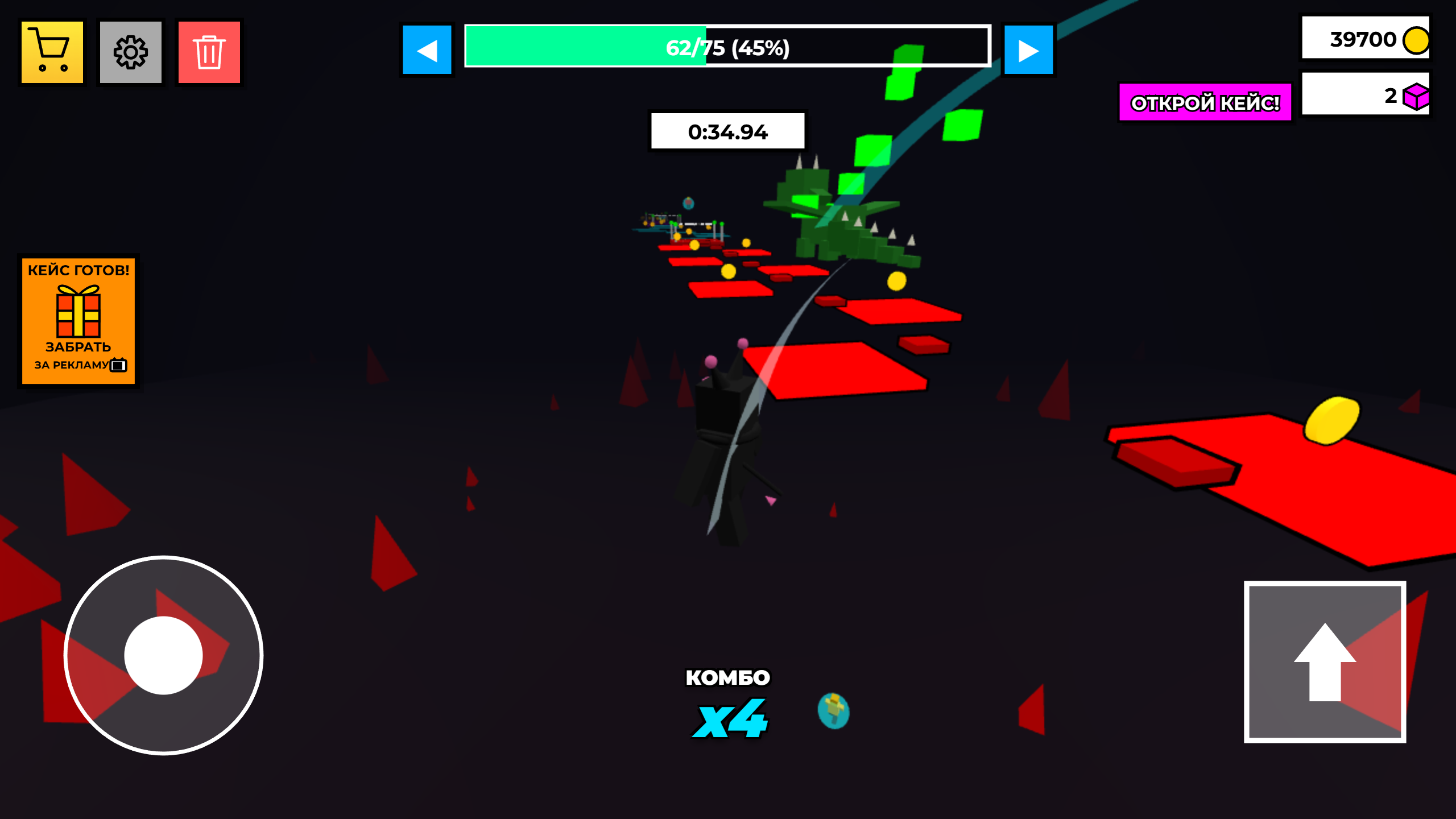Screen dimensions: 1456x819
Task: Open the settings gear icon
Action: [x=131, y=52]
